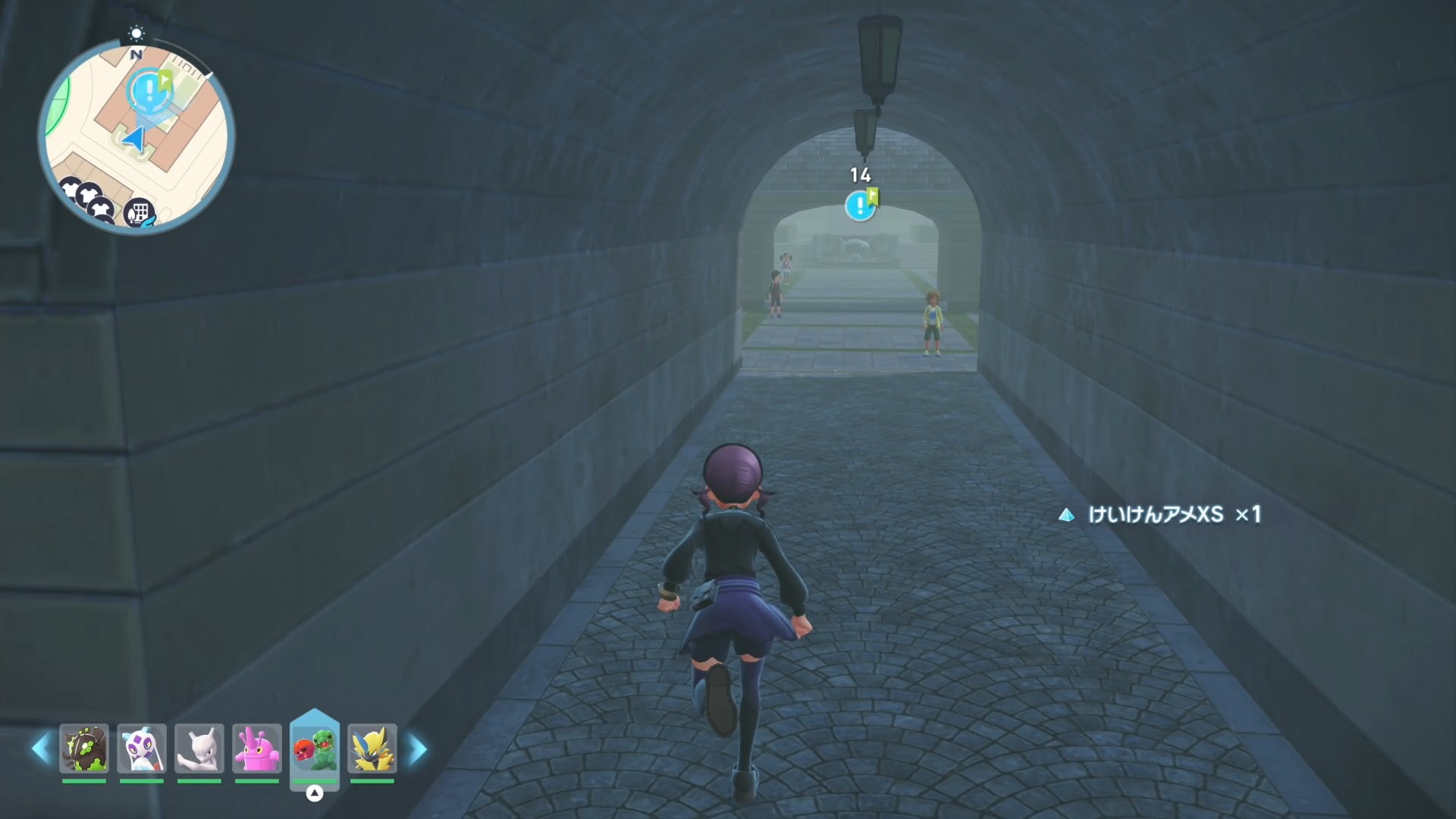Viewport: 1456px width, 819px height.
Task: Switch to Zeraora in the party bar
Action: pyautogui.click(x=372, y=748)
